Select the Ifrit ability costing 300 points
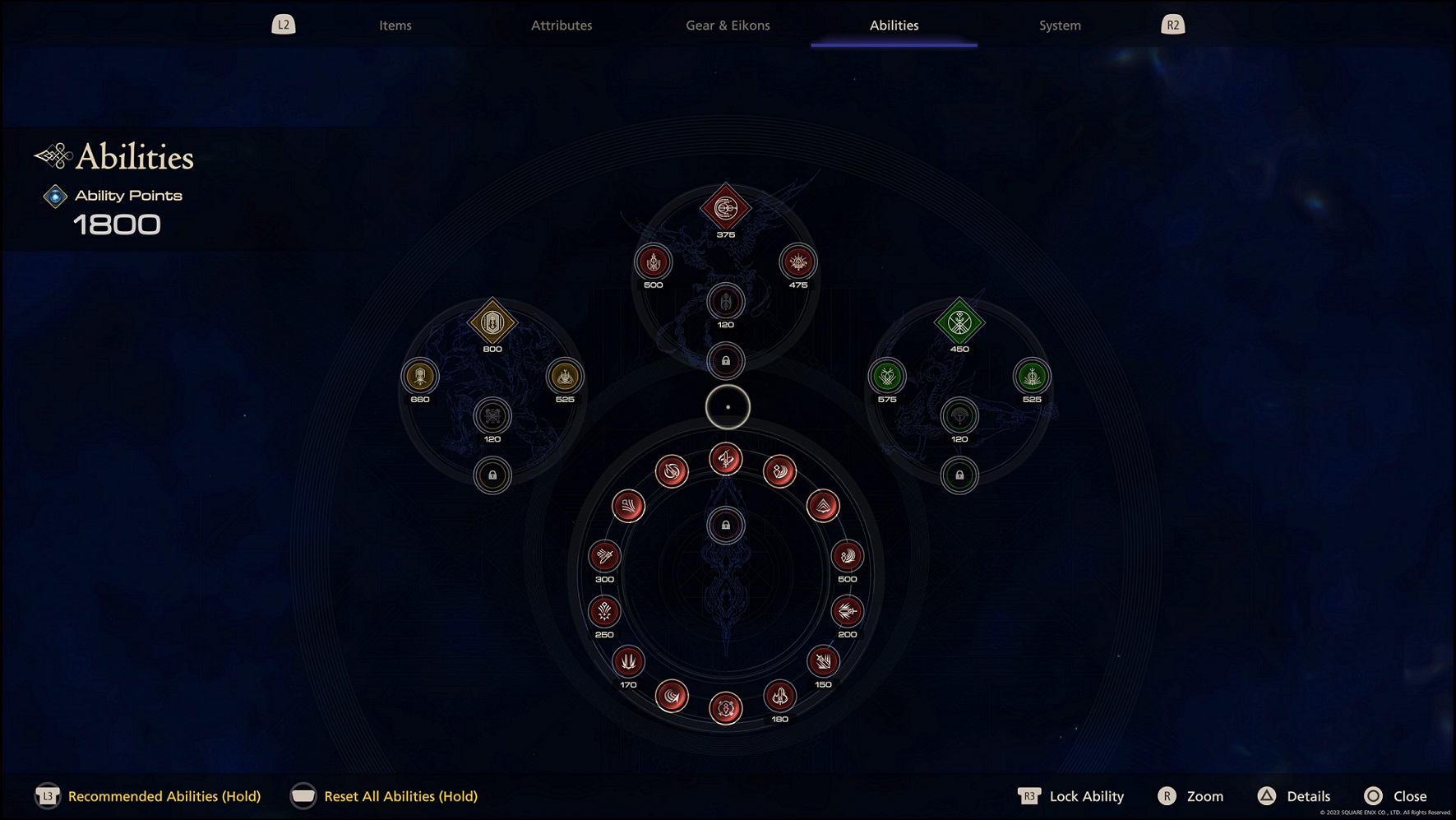The image size is (1456, 820). pos(603,556)
